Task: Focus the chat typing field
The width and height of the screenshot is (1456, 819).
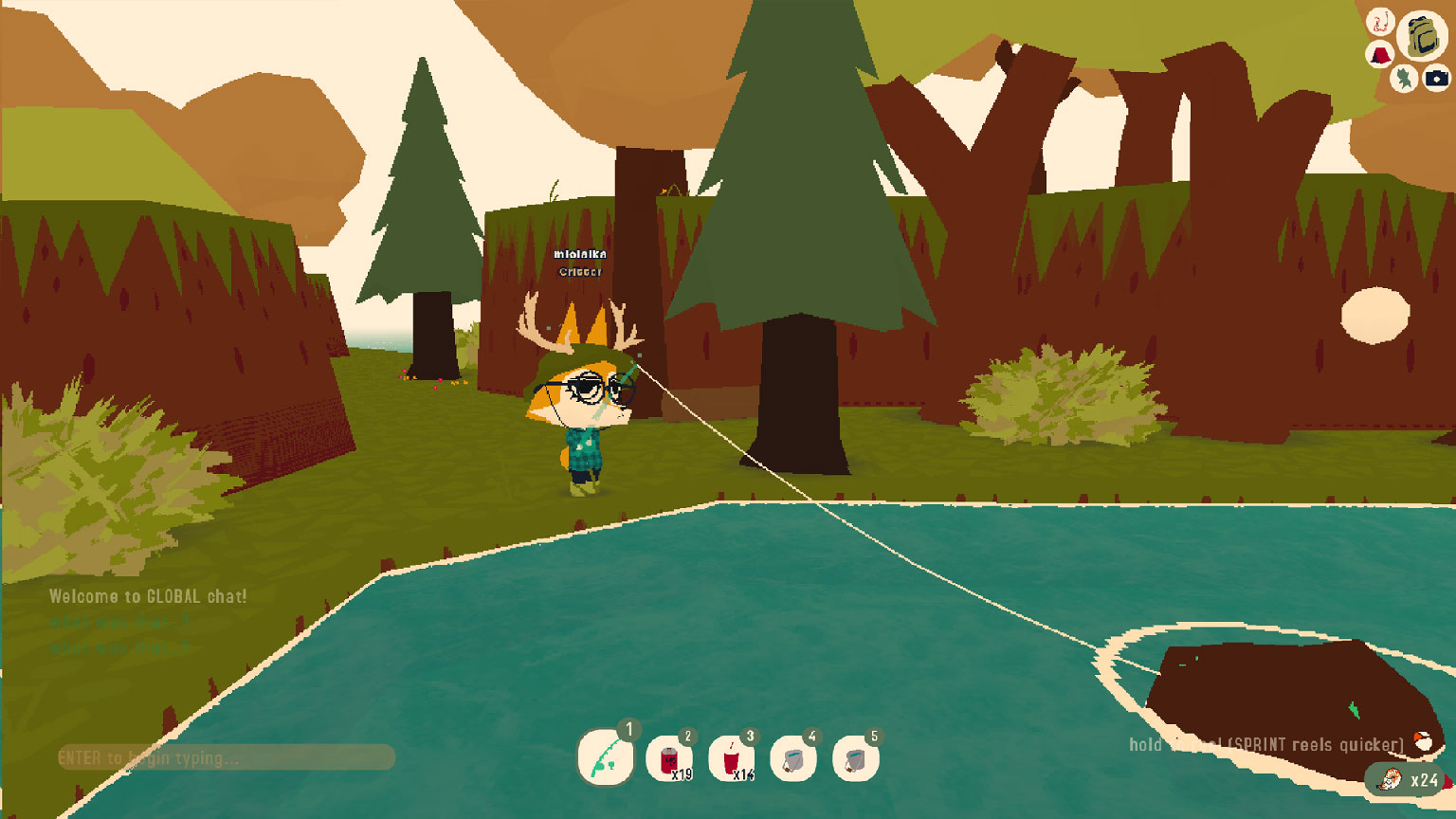Action: pos(226,757)
